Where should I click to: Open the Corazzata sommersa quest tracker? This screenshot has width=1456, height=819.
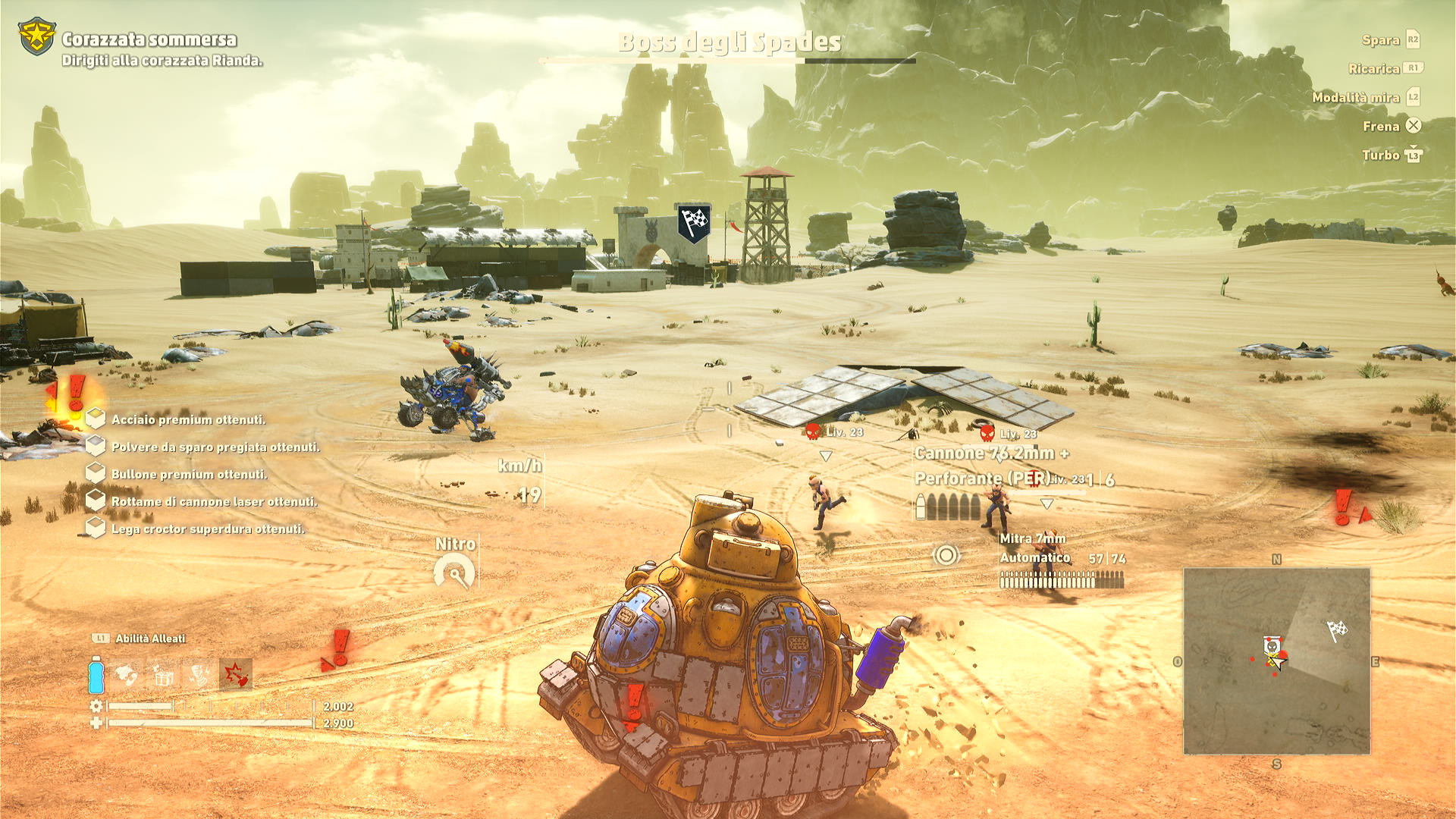pyautogui.click(x=149, y=39)
